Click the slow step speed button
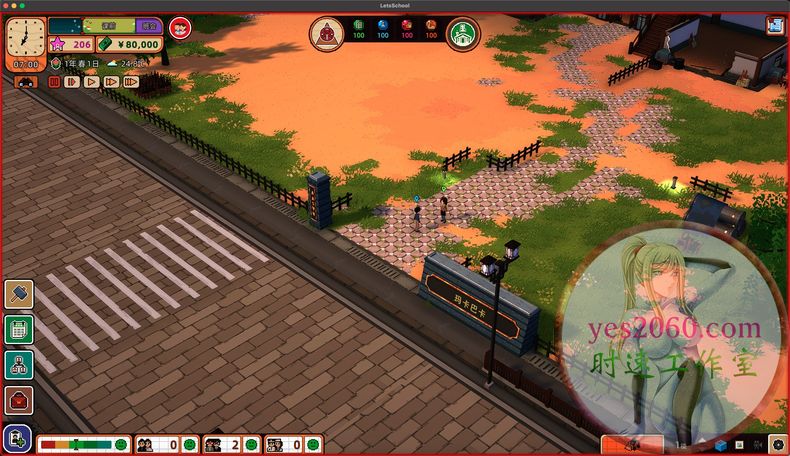790x456 pixels. 71,82
